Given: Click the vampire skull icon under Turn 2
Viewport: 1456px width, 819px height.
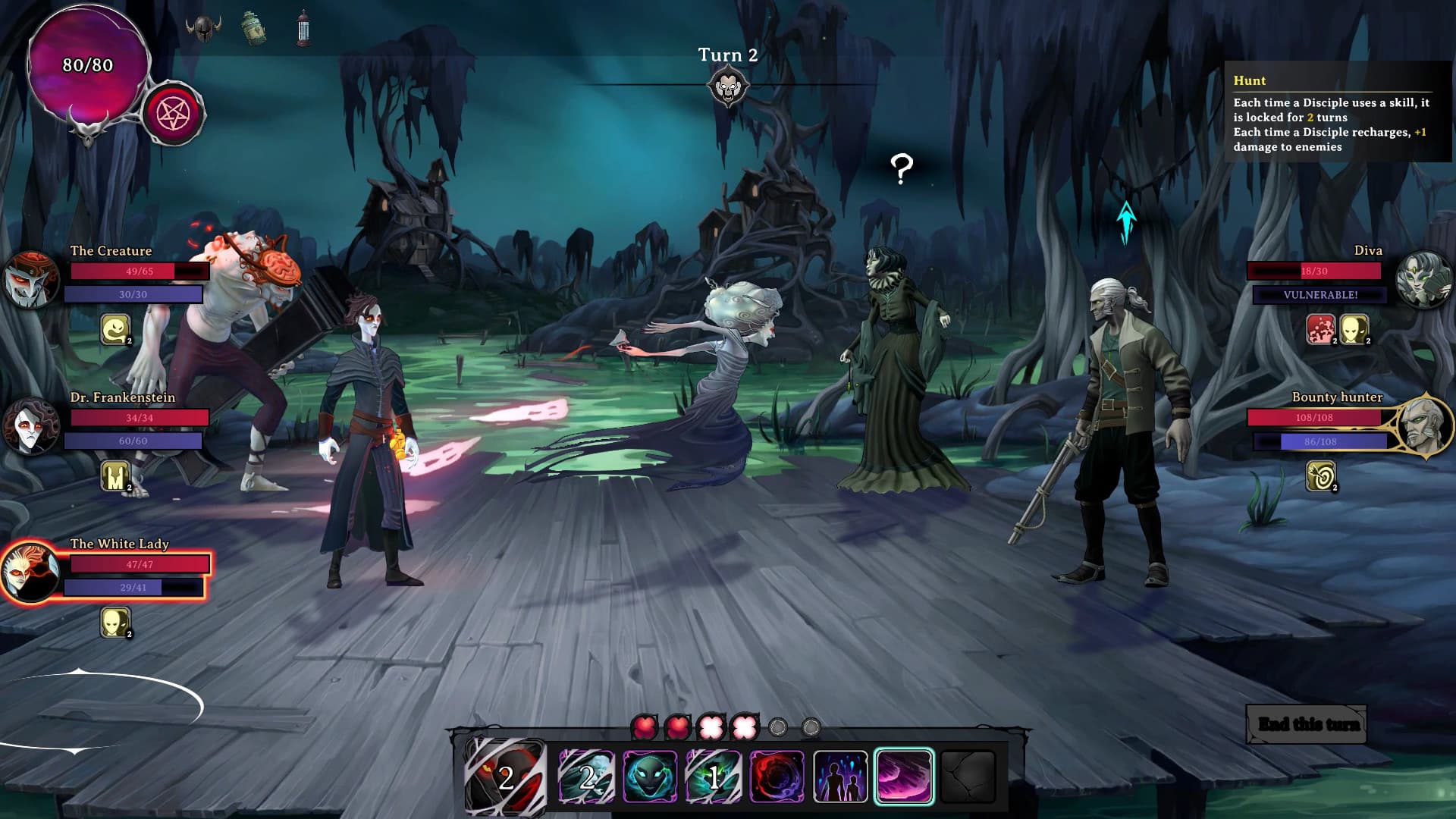Looking at the screenshot, I should (x=728, y=87).
